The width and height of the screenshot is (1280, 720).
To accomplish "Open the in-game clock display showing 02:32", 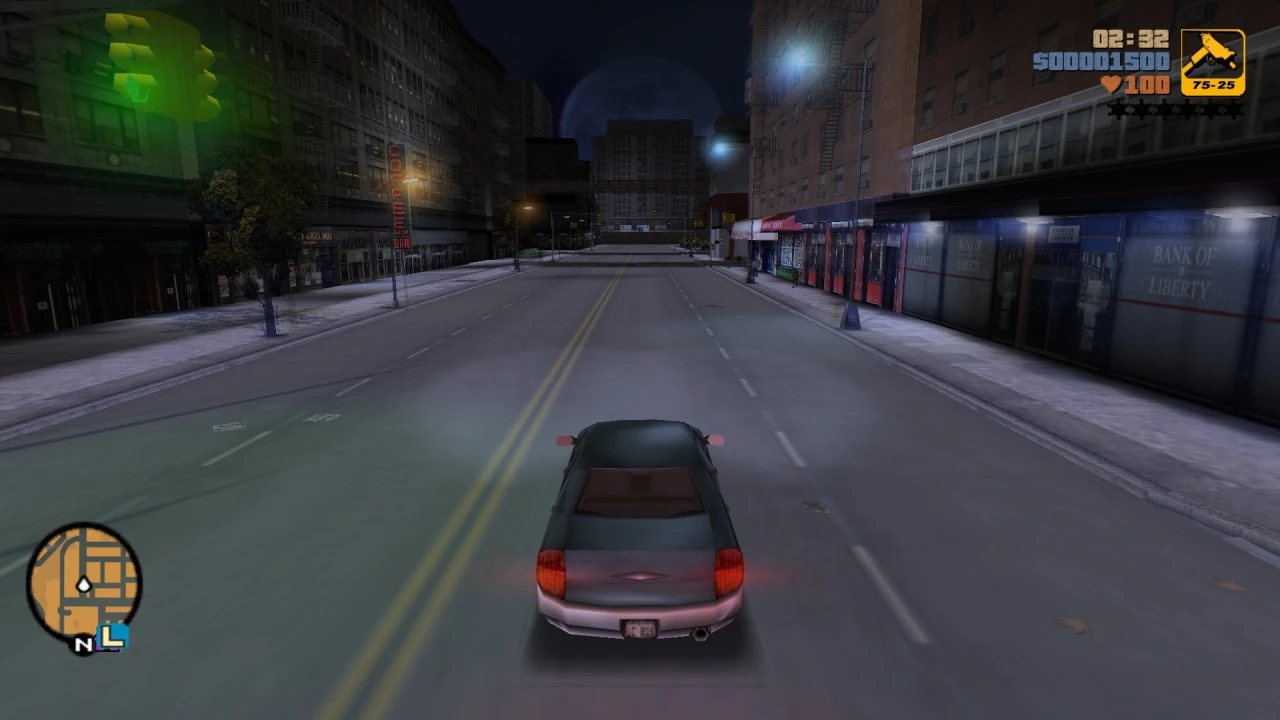I will pyautogui.click(x=1130, y=40).
